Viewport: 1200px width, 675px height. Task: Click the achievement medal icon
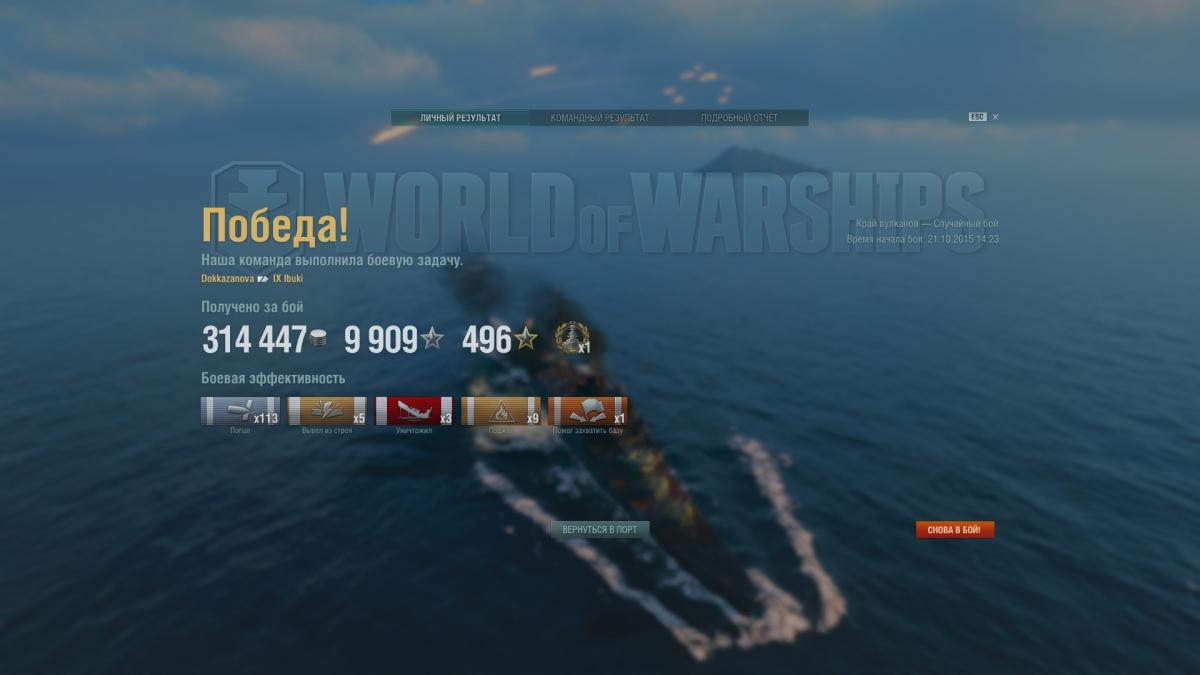coord(571,337)
